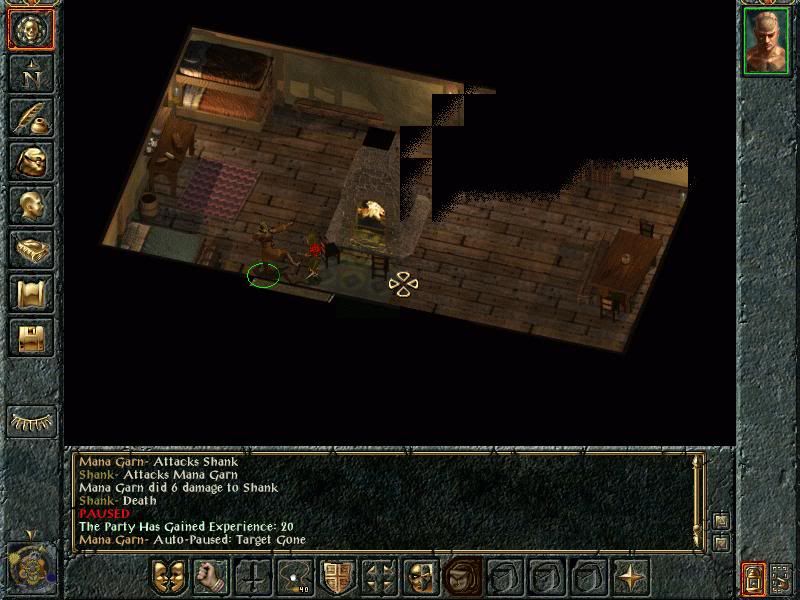Select the sword weapon quick slot
Viewport: 800px width, 600px height.
click(x=254, y=577)
